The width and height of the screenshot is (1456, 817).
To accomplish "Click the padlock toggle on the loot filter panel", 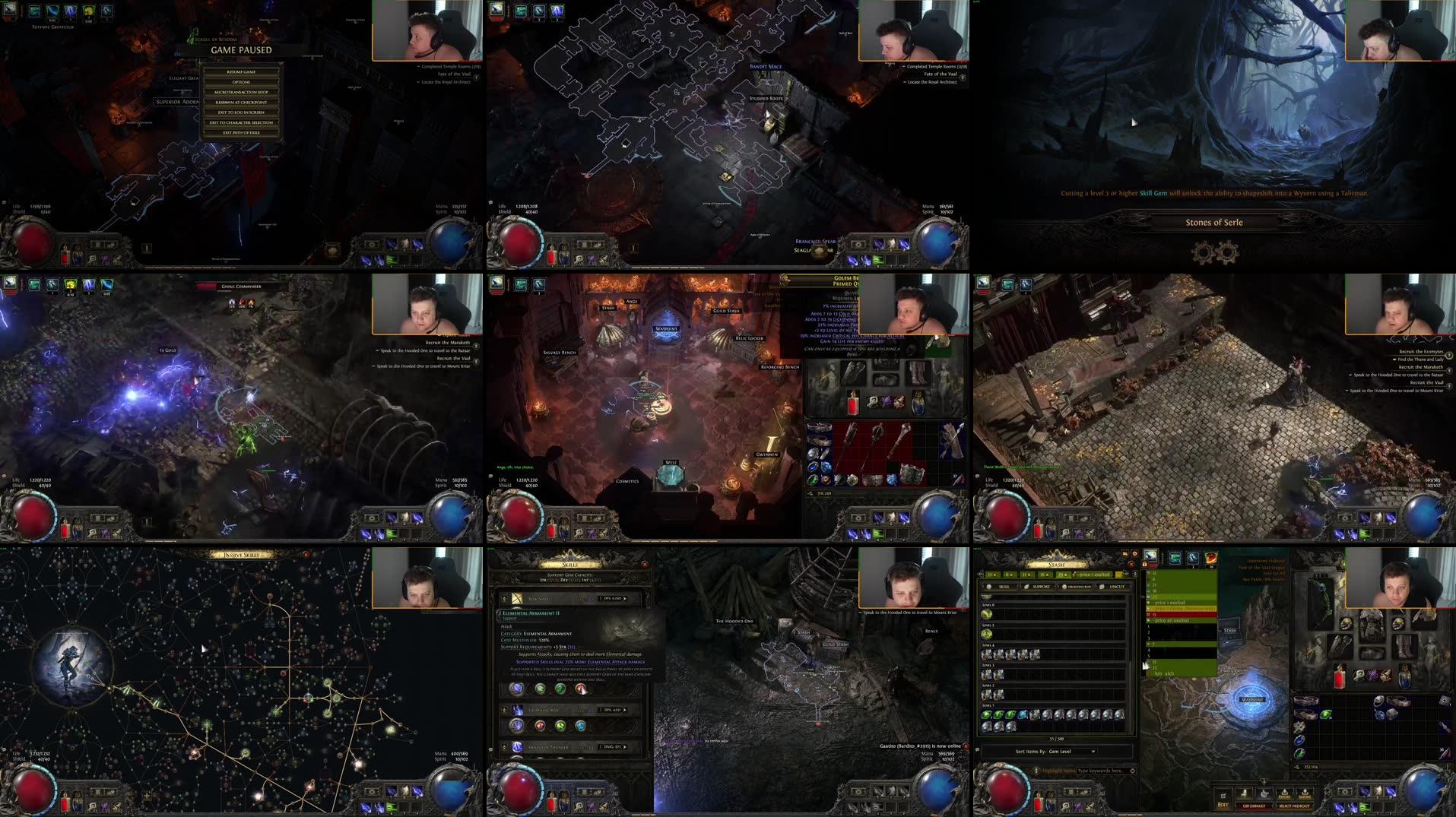I will 1146,564.
